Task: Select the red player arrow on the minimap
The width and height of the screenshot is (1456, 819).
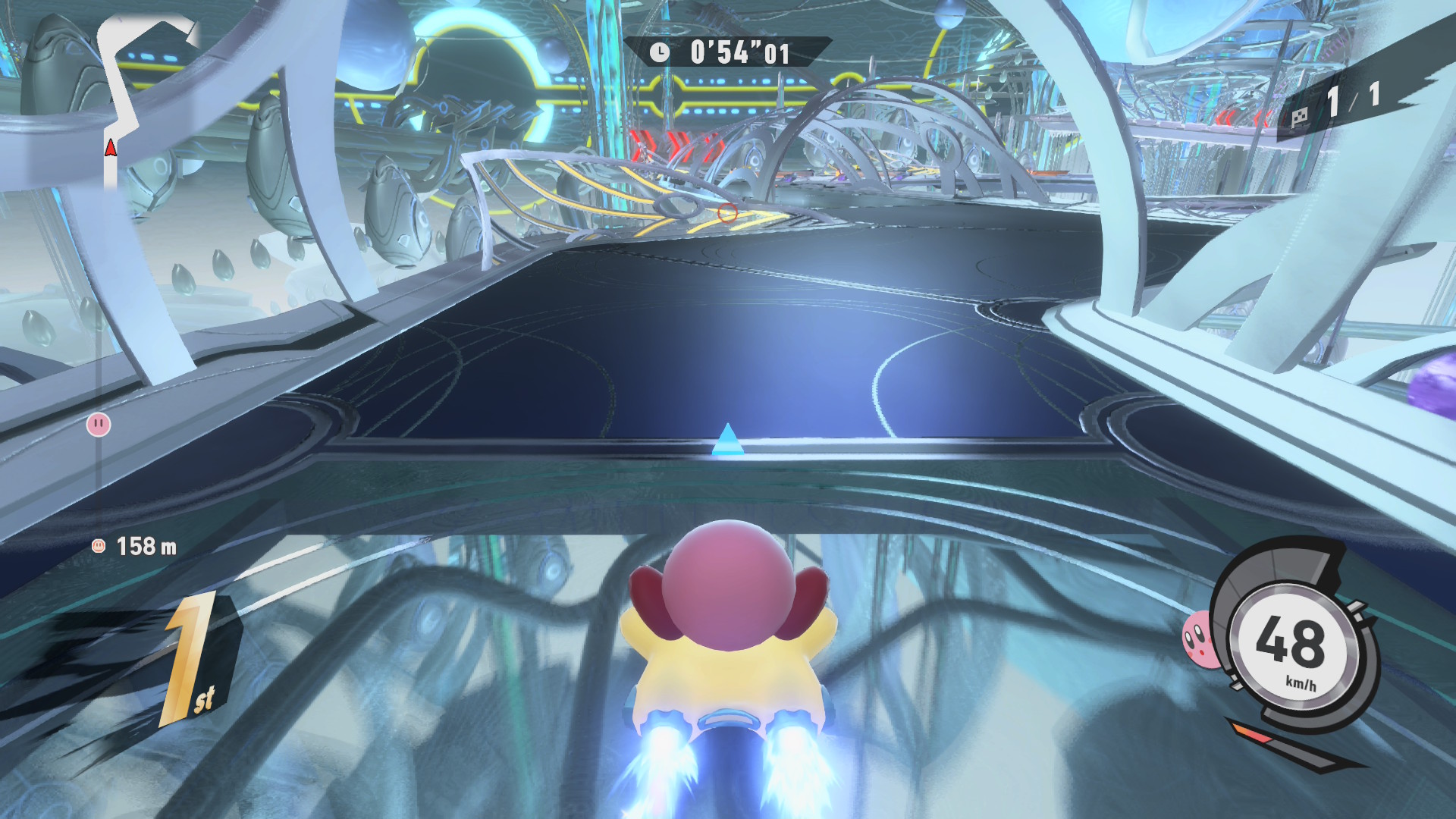Action: pos(111,148)
